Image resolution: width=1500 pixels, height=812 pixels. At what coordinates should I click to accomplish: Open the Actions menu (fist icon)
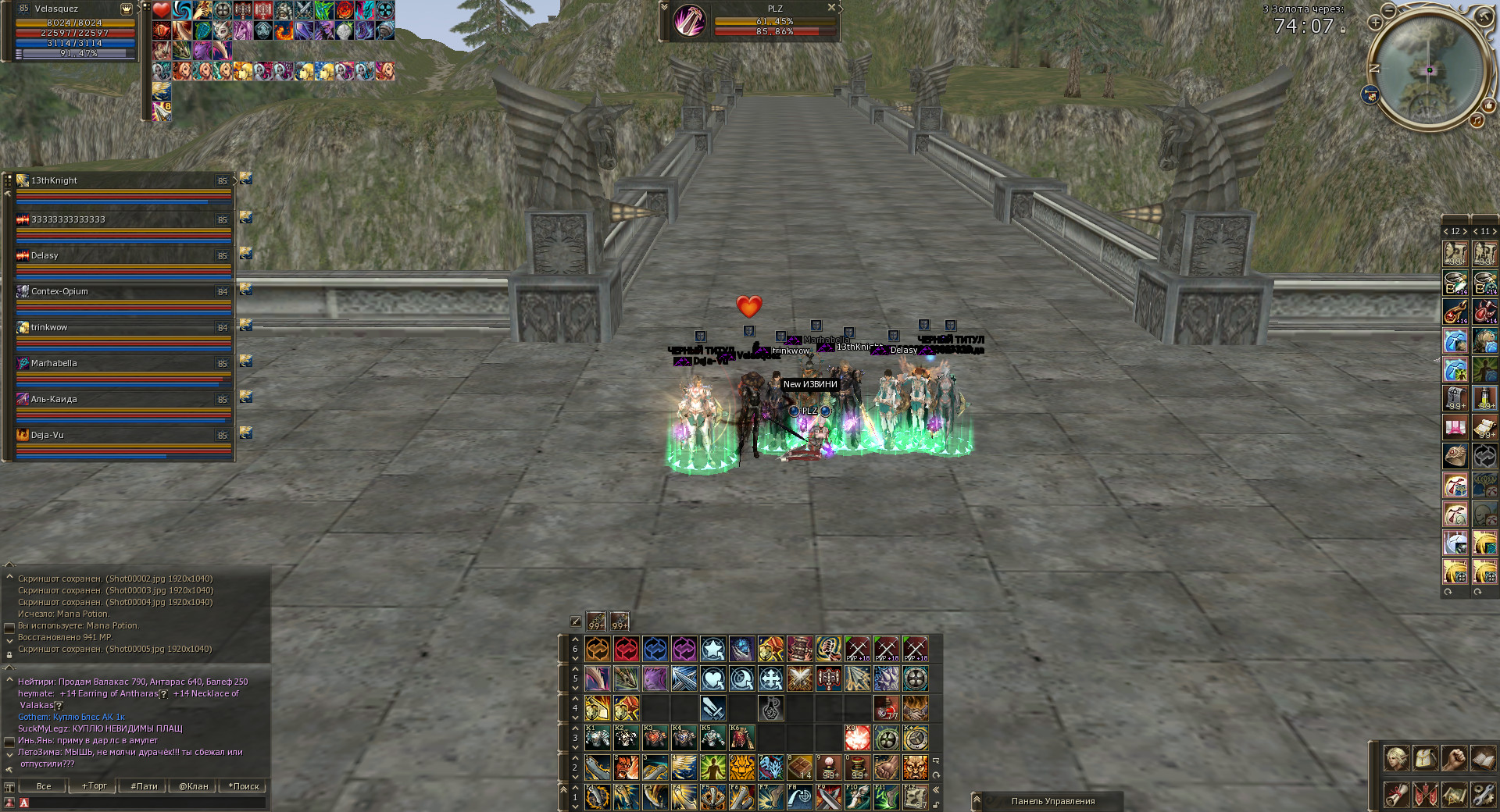click(x=1454, y=758)
